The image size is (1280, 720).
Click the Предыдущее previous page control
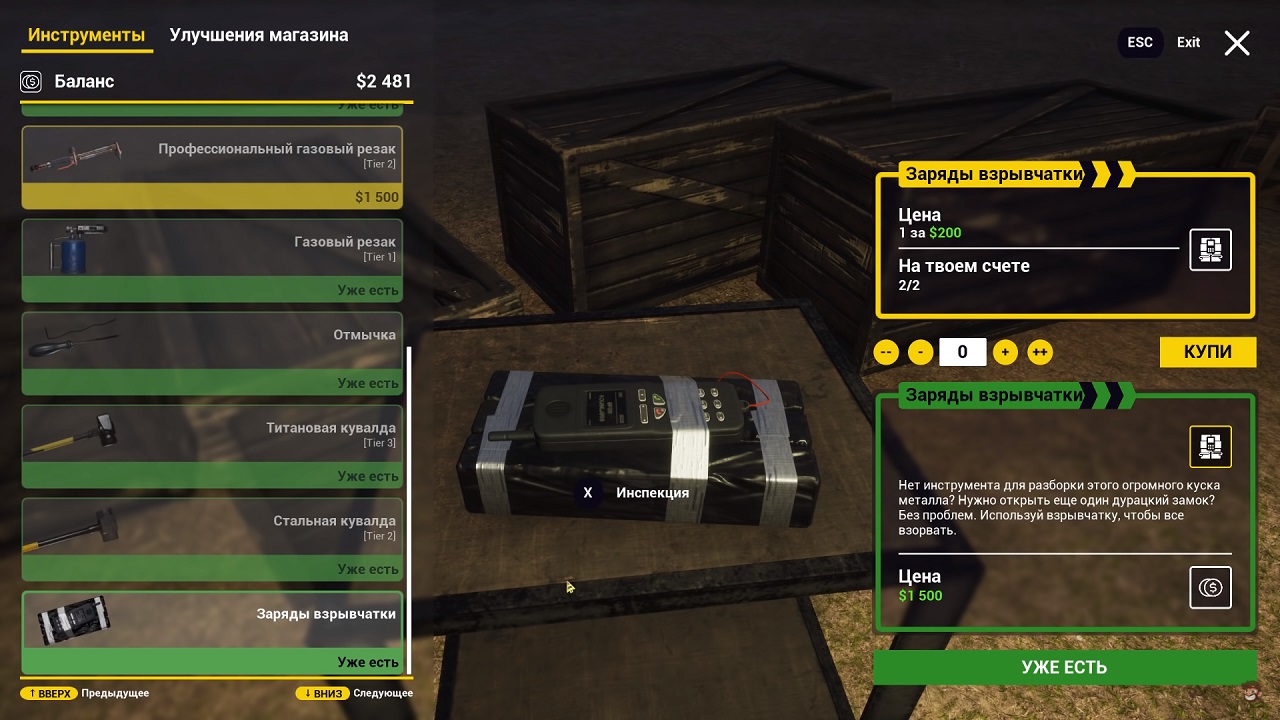86,693
